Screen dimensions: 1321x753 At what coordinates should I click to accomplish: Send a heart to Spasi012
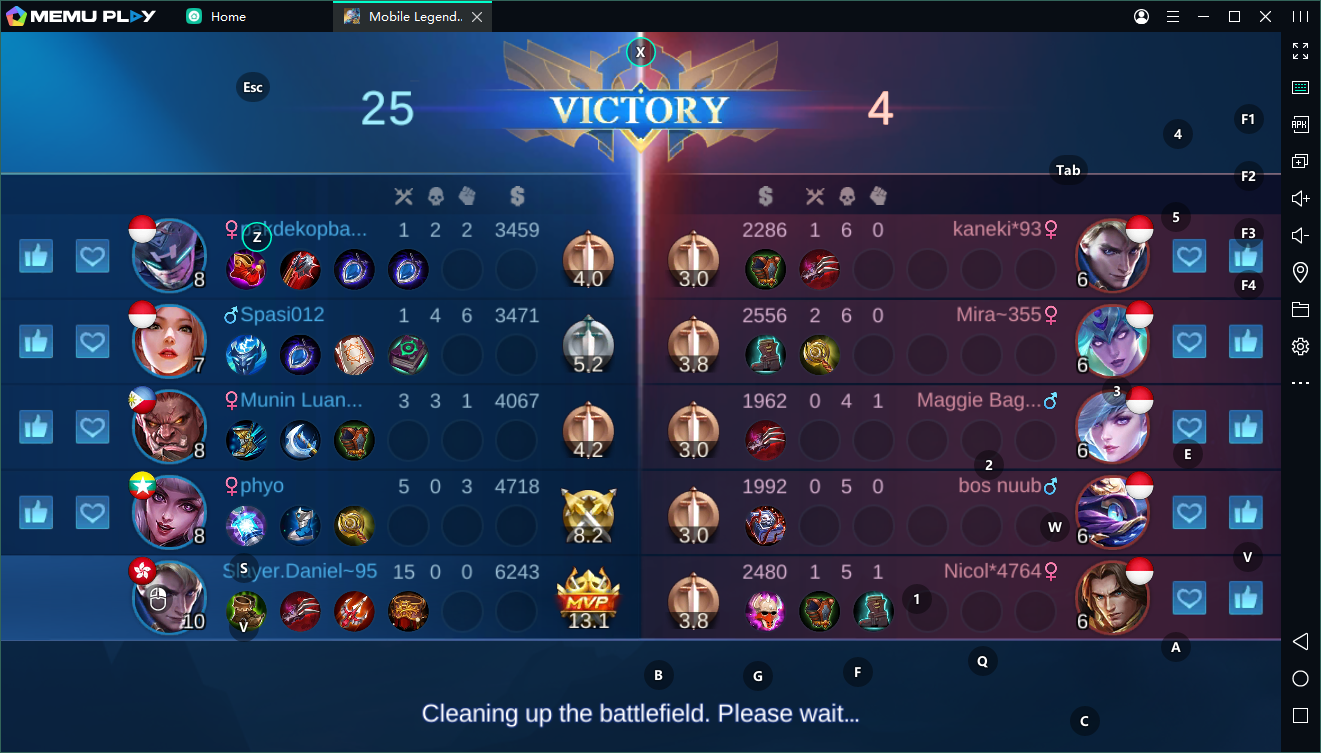(x=93, y=342)
